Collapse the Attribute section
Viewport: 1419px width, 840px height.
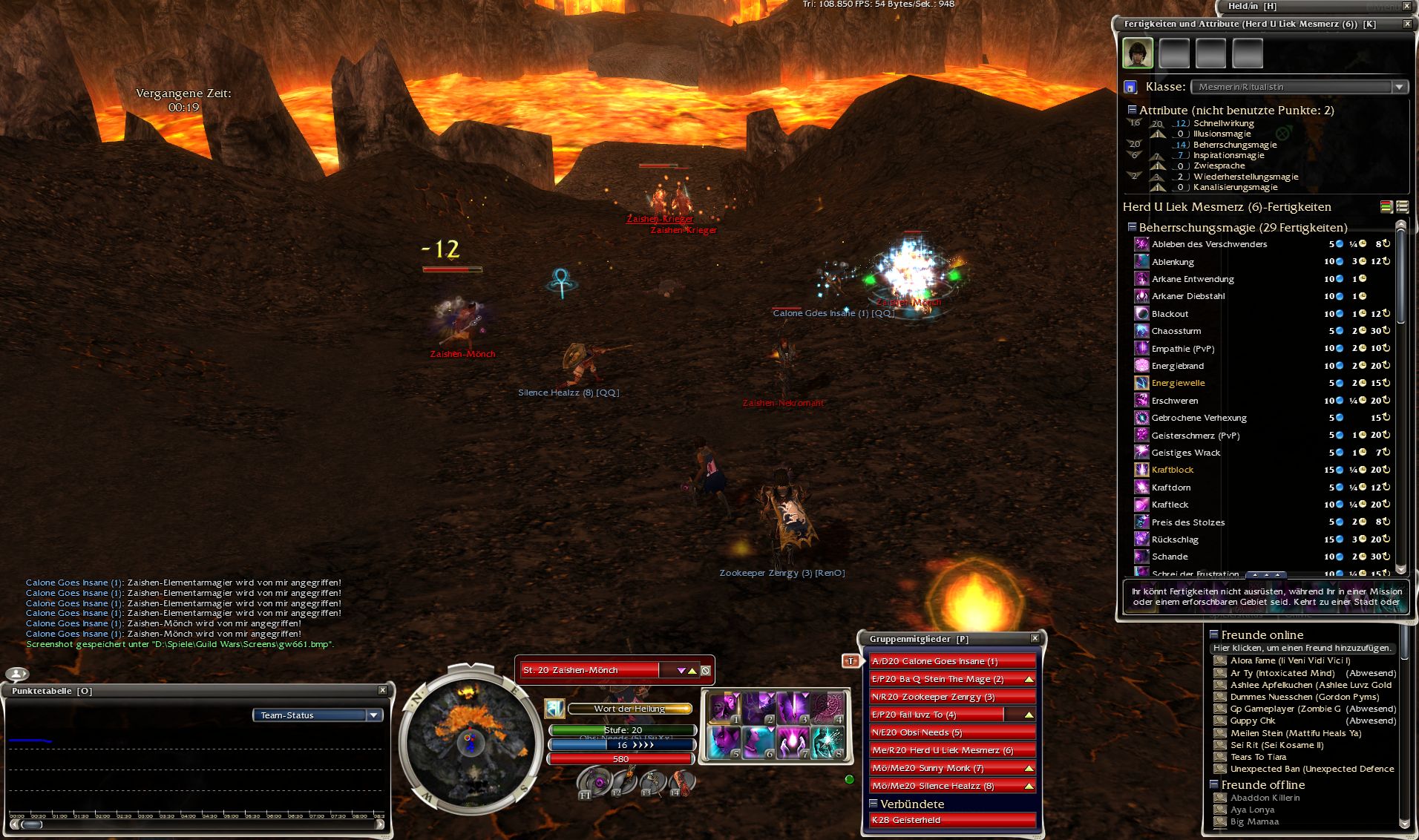(x=1132, y=110)
